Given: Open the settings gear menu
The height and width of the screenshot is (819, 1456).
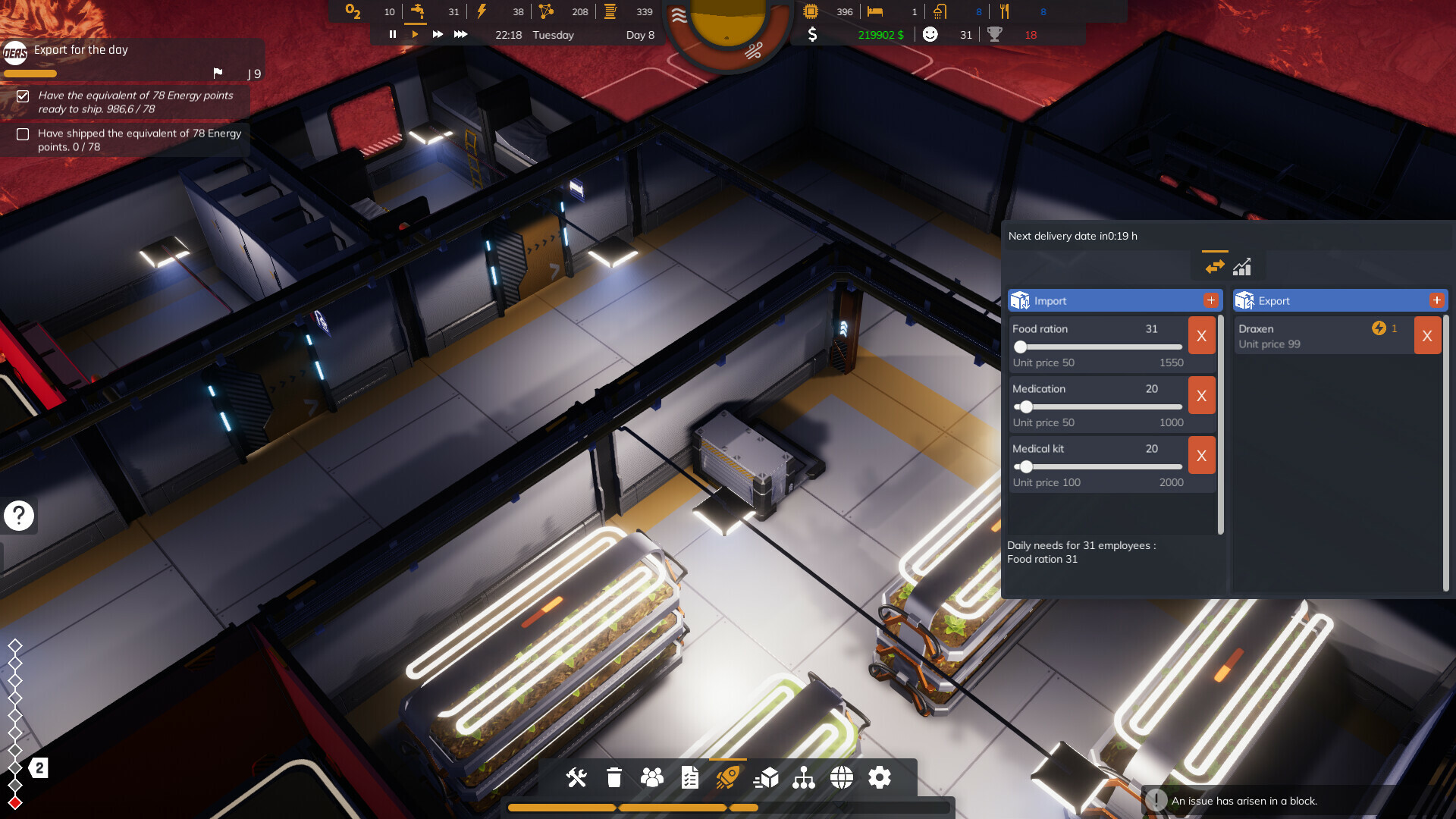Looking at the screenshot, I should tap(880, 777).
